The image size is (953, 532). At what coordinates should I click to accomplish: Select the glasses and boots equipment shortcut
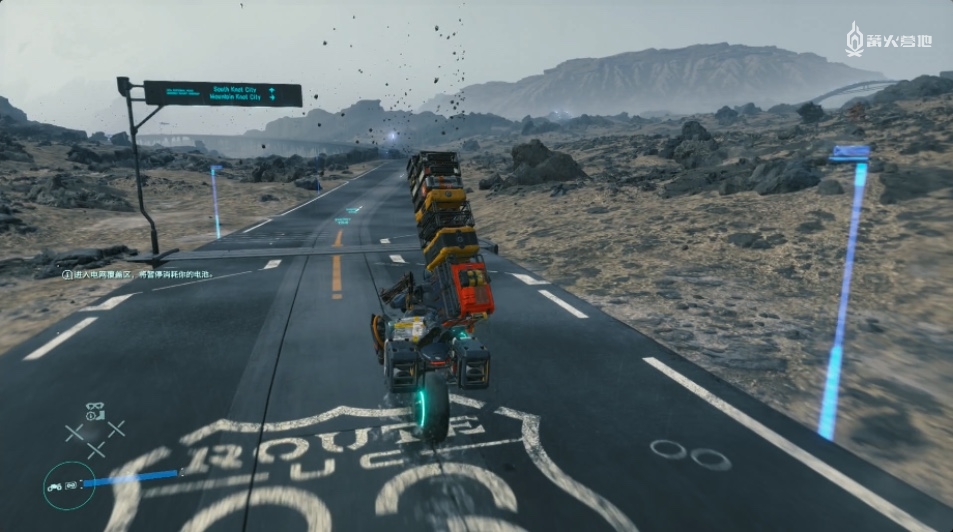tap(95, 411)
